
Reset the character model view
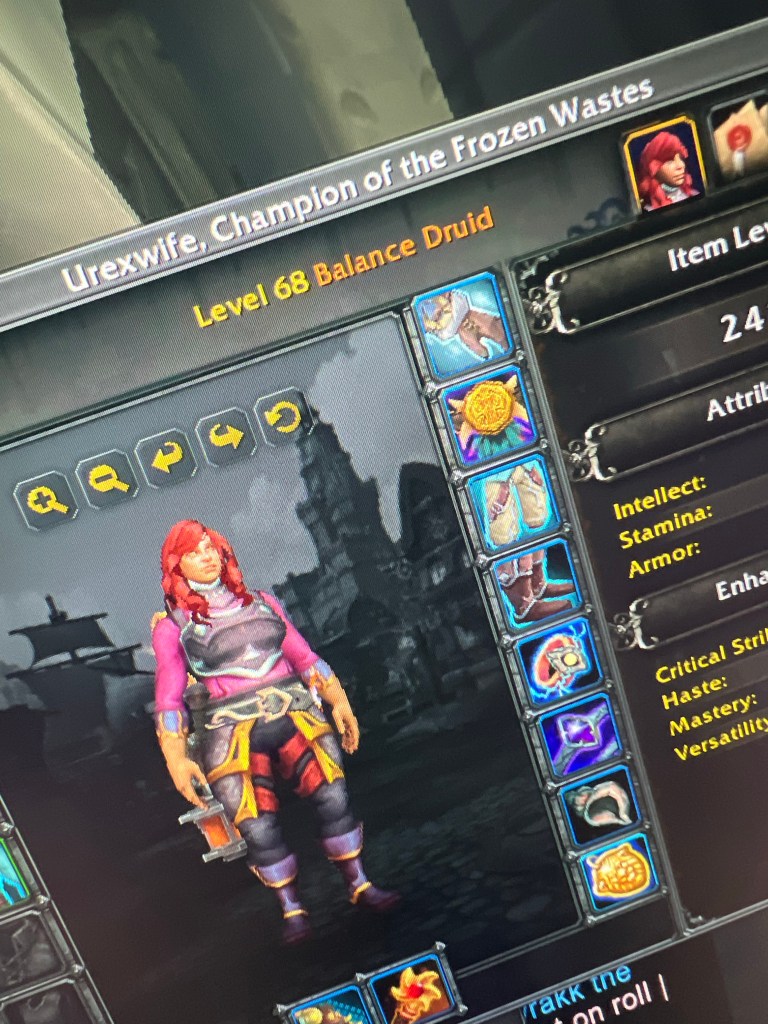(x=284, y=416)
